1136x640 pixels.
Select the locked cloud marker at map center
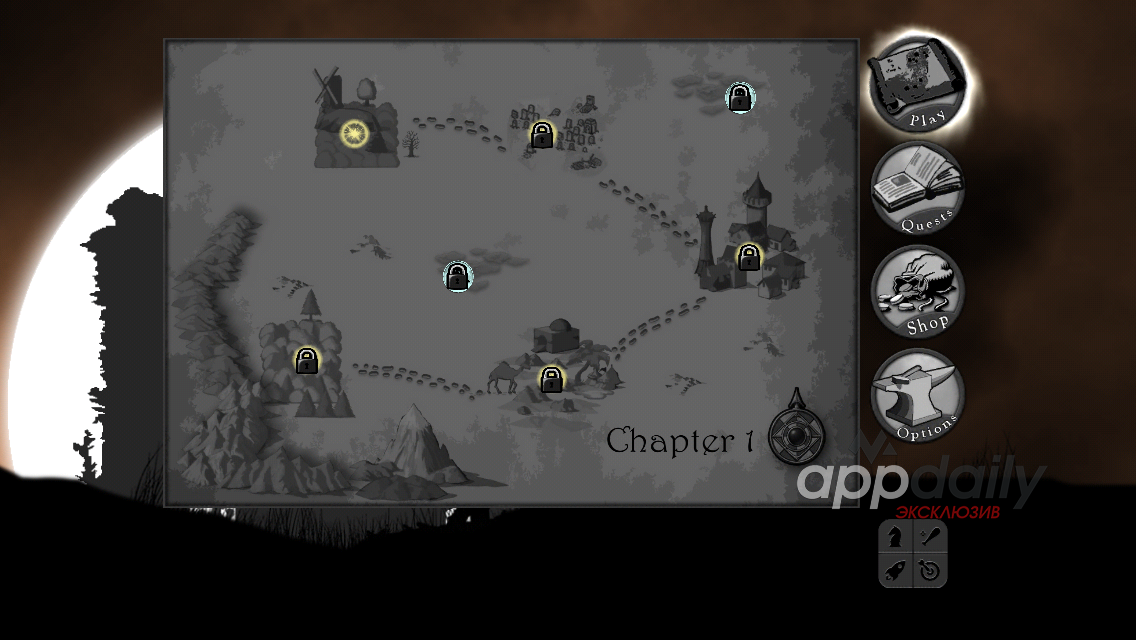pos(458,276)
